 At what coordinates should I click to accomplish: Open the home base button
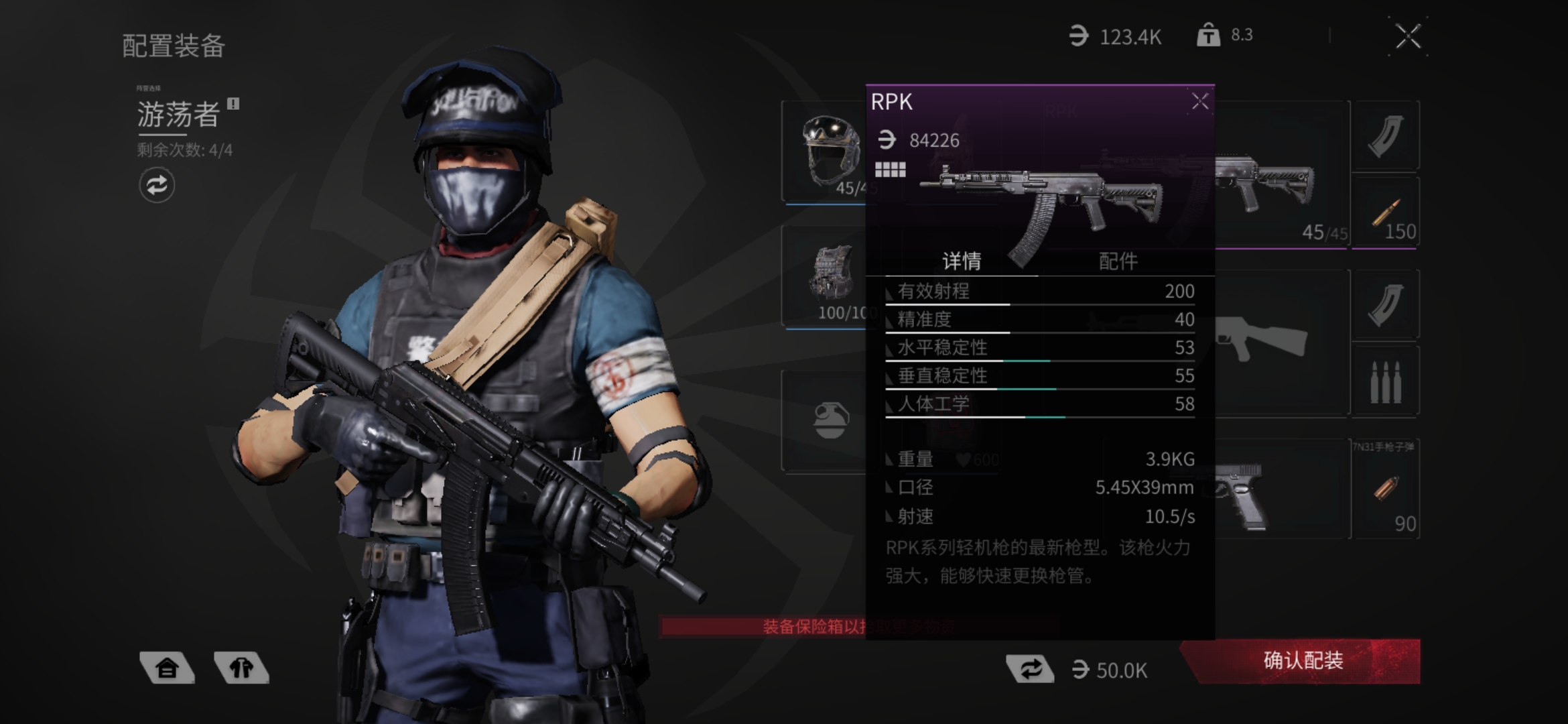click(167, 668)
